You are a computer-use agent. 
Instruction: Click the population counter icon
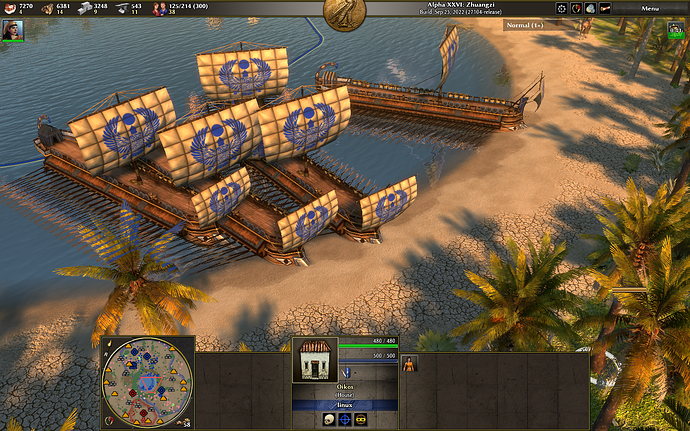tap(157, 9)
